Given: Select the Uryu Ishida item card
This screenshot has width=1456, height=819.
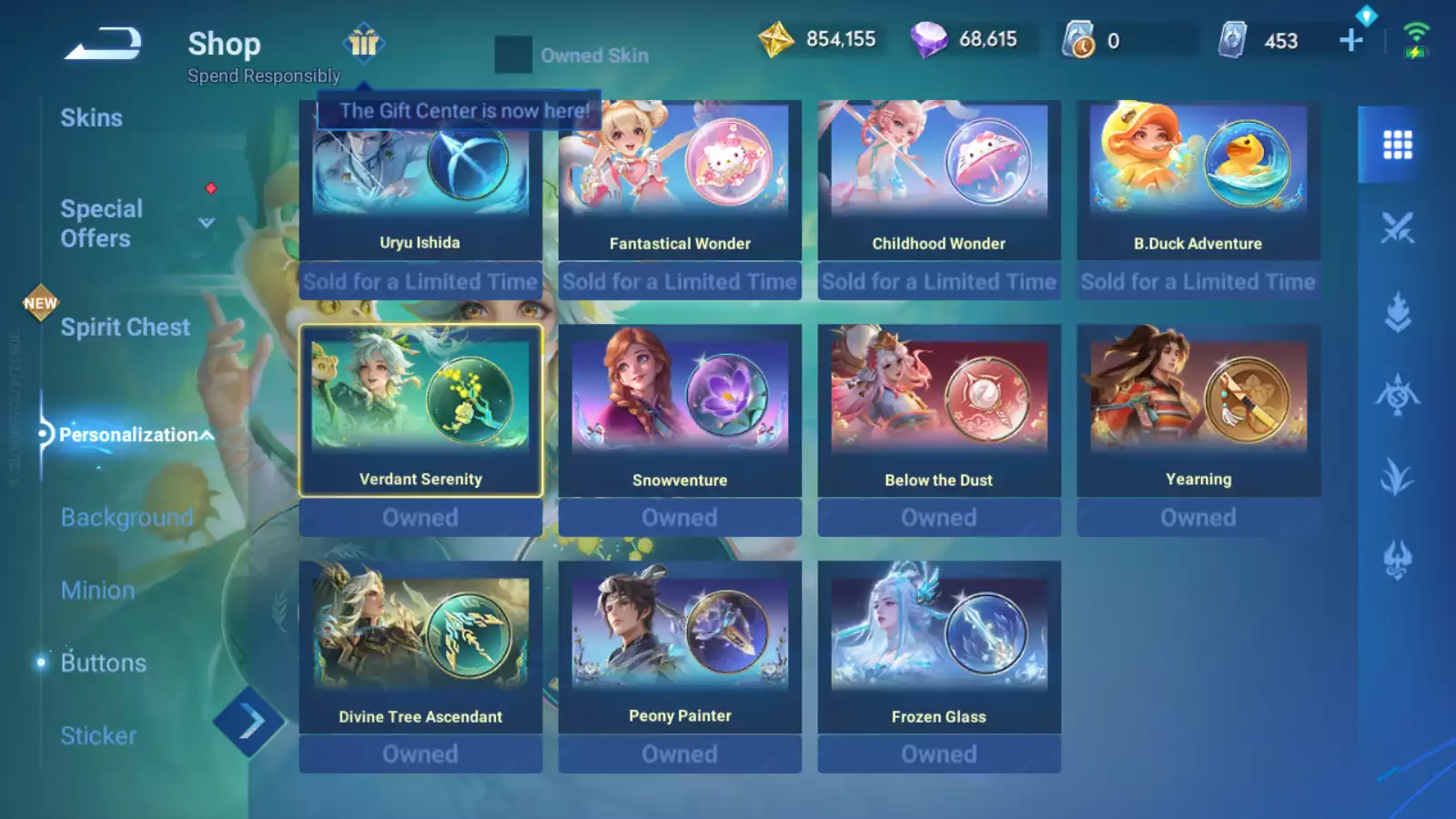Looking at the screenshot, I should (x=420, y=182).
